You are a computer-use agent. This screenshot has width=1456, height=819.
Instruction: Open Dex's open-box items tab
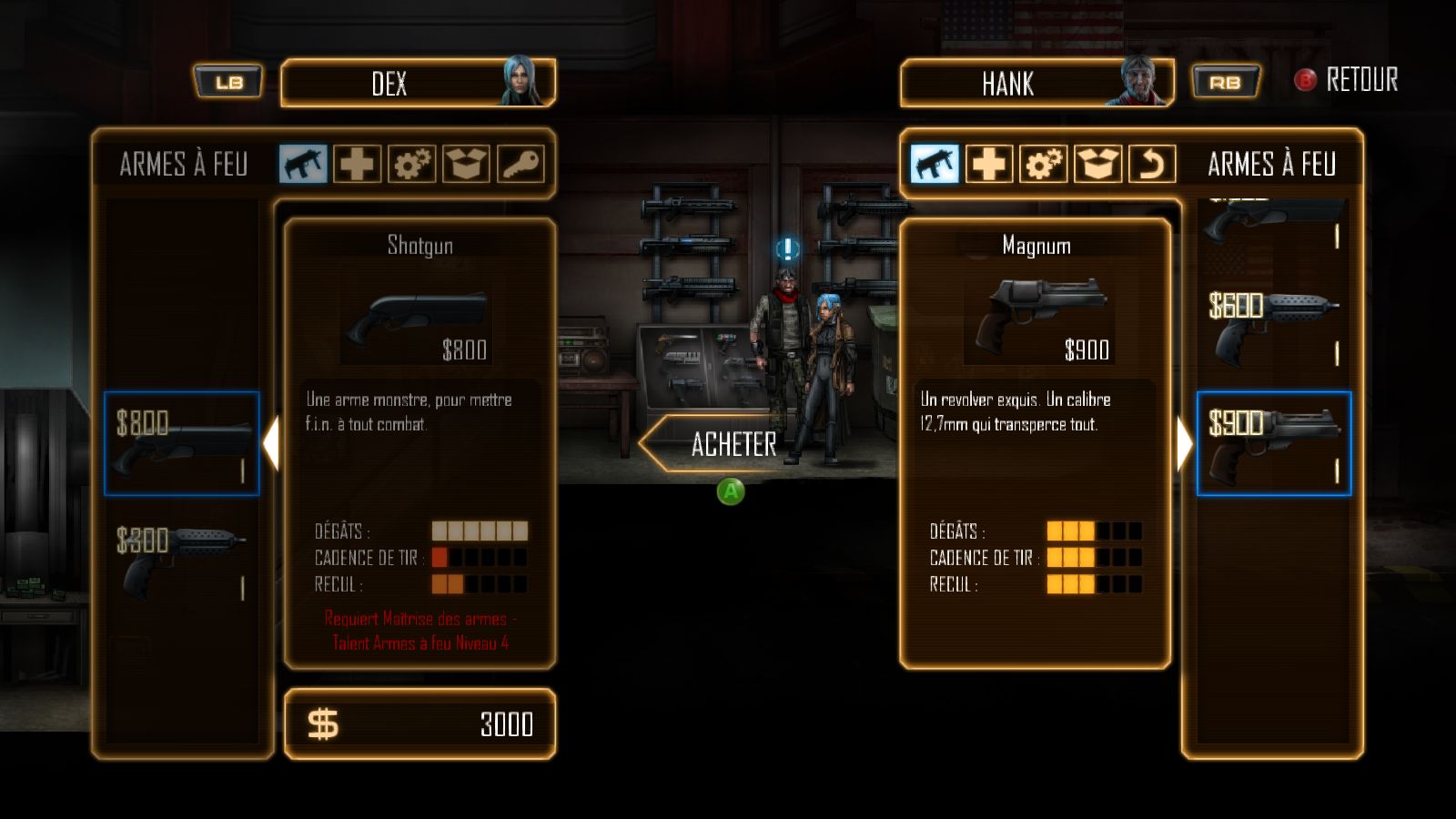coord(466,165)
